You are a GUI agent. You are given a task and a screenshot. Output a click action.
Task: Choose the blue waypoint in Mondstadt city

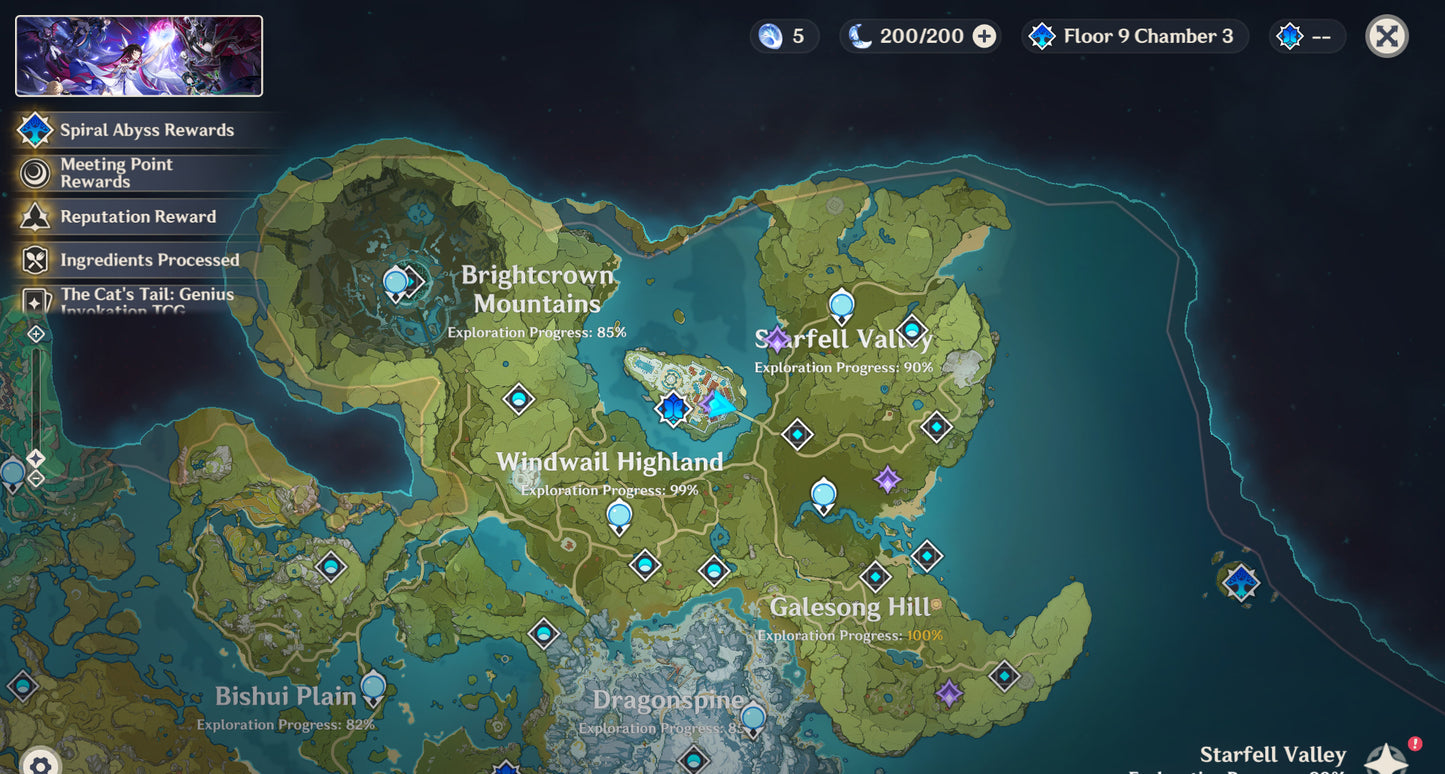click(x=673, y=408)
